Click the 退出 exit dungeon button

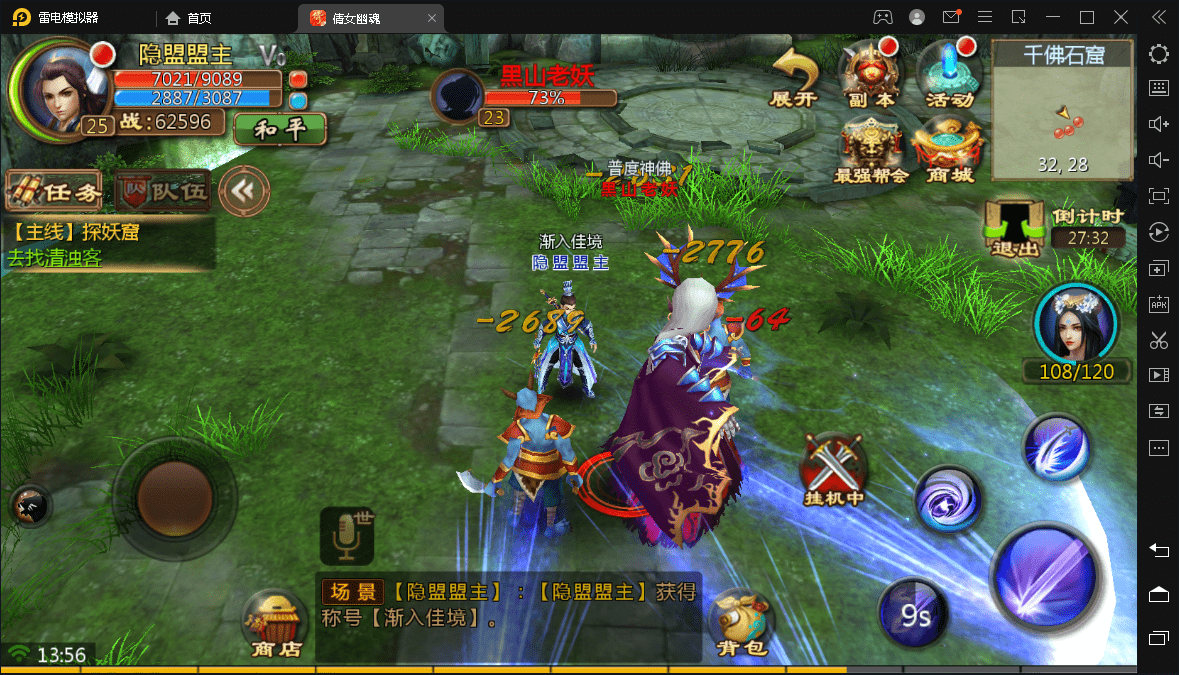1014,227
